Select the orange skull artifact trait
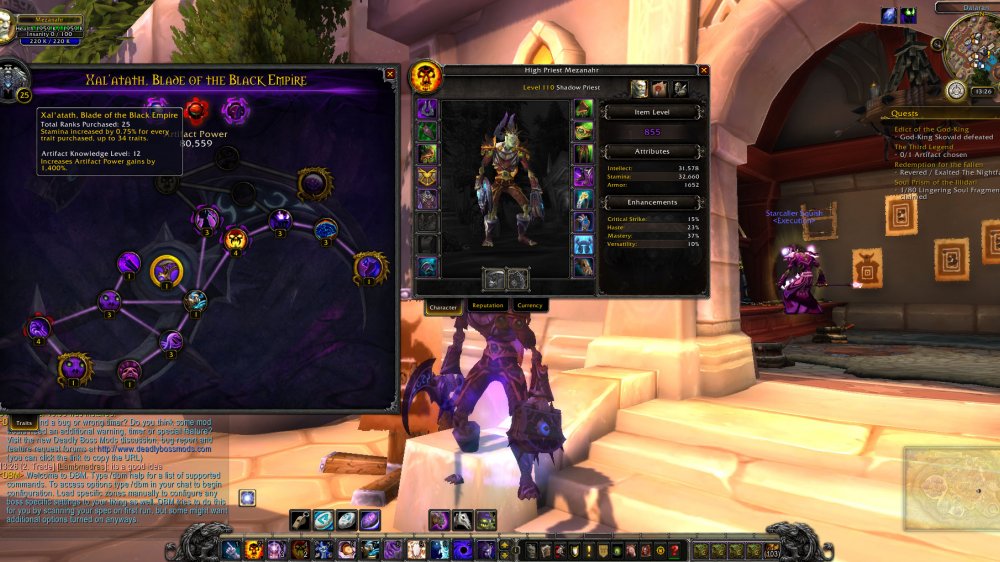The image size is (1000, 562). click(x=236, y=239)
